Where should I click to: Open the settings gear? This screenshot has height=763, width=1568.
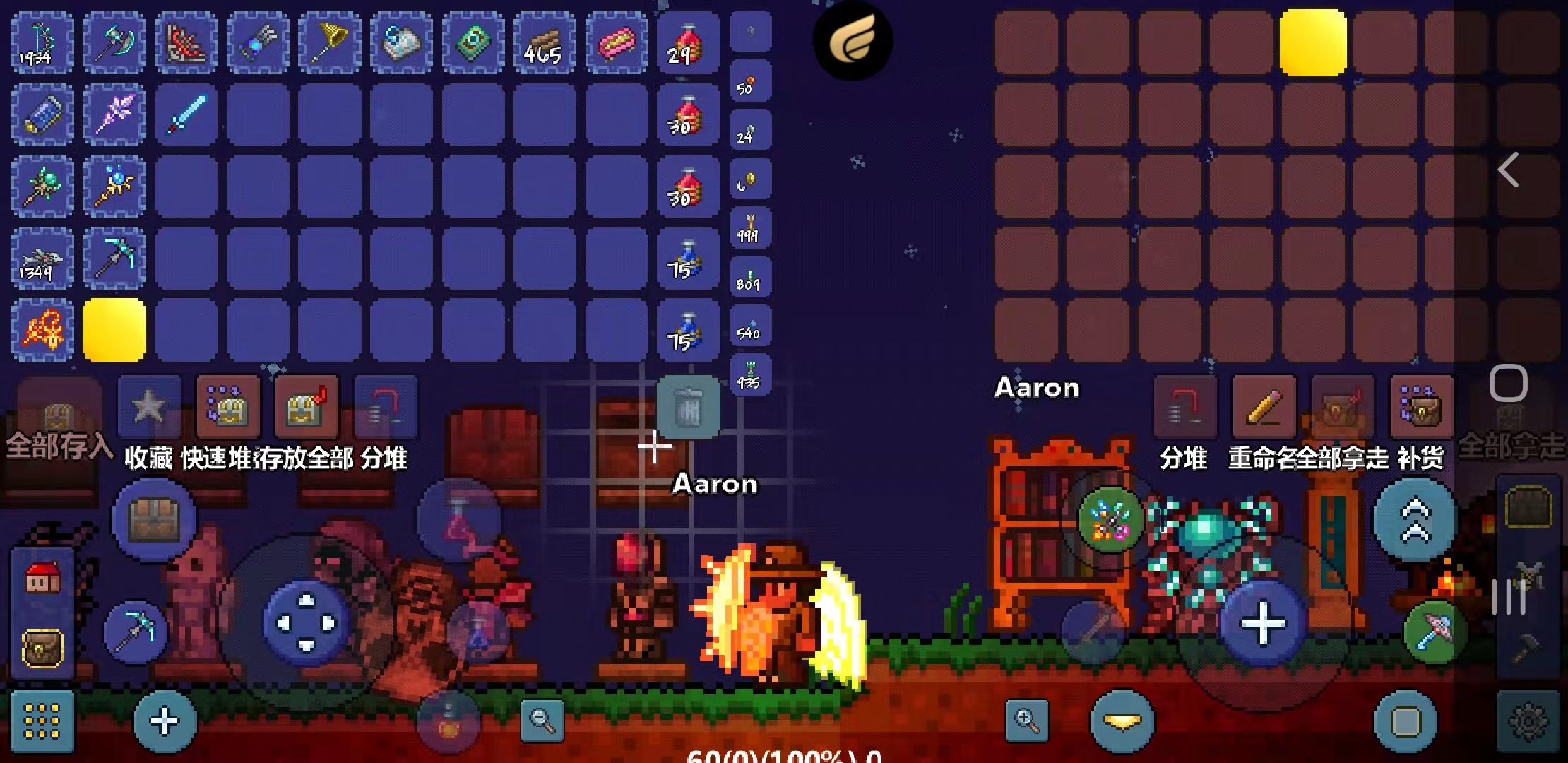pyautogui.click(x=1528, y=722)
